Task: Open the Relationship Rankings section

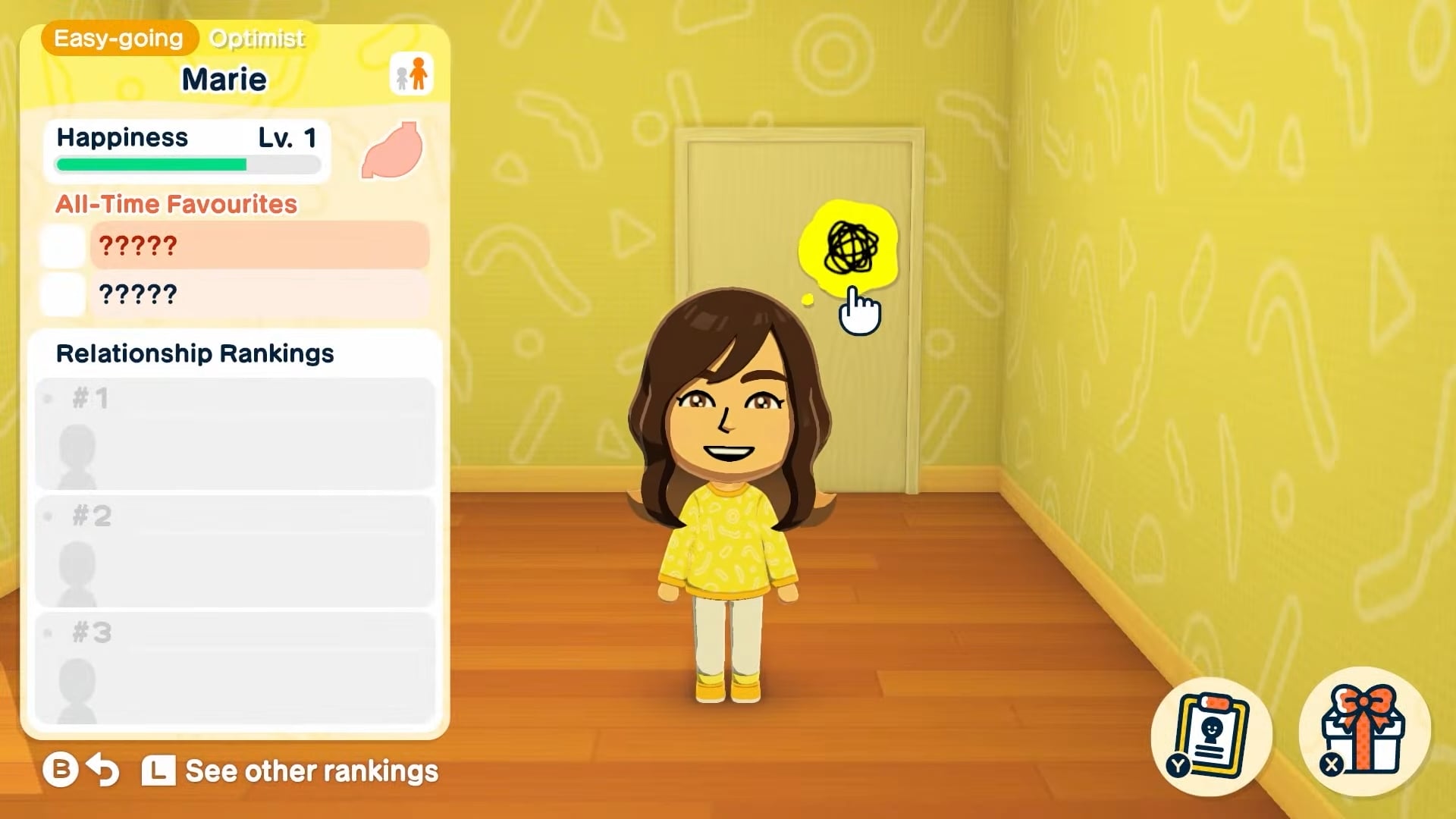Action: click(194, 353)
